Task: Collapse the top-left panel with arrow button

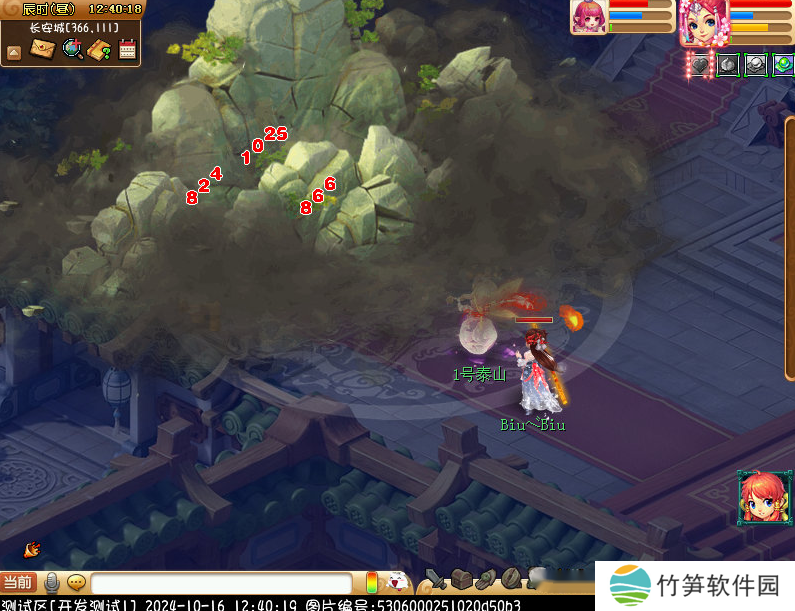Action: tap(14, 52)
